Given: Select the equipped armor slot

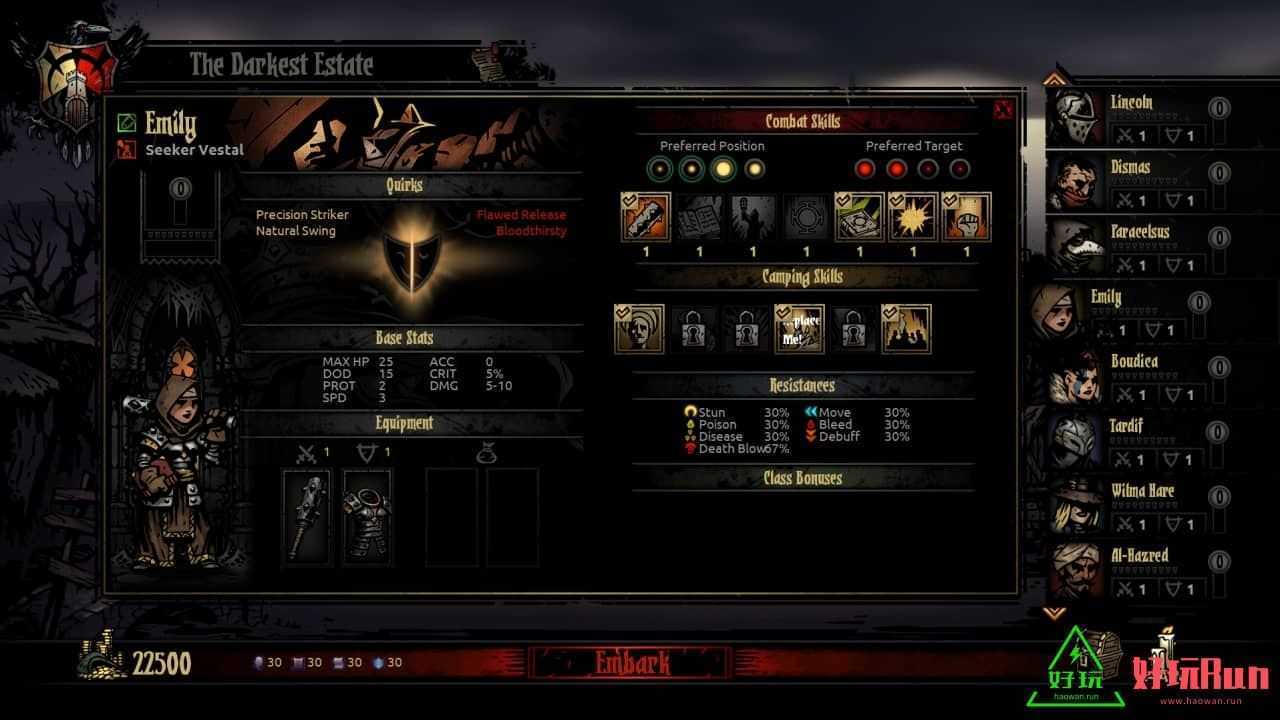Looking at the screenshot, I should (x=367, y=516).
